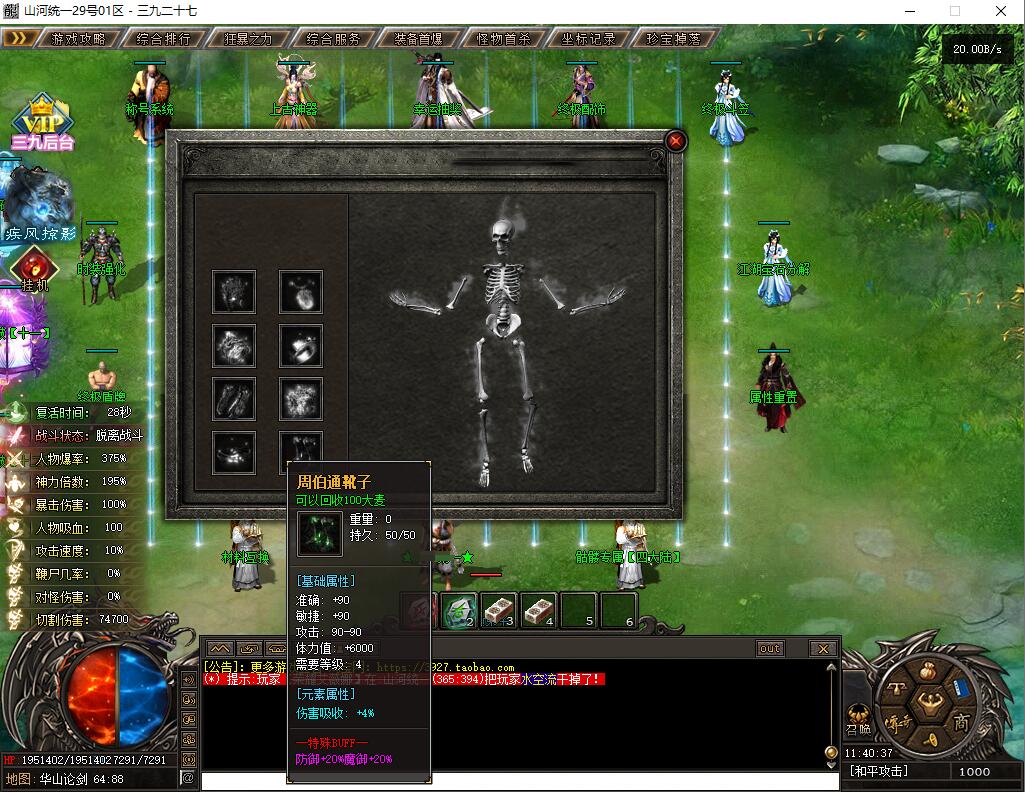This screenshot has height=792, width=1025.
Task: Switch the 和平攻击 attack mode
Action: pos(879,771)
